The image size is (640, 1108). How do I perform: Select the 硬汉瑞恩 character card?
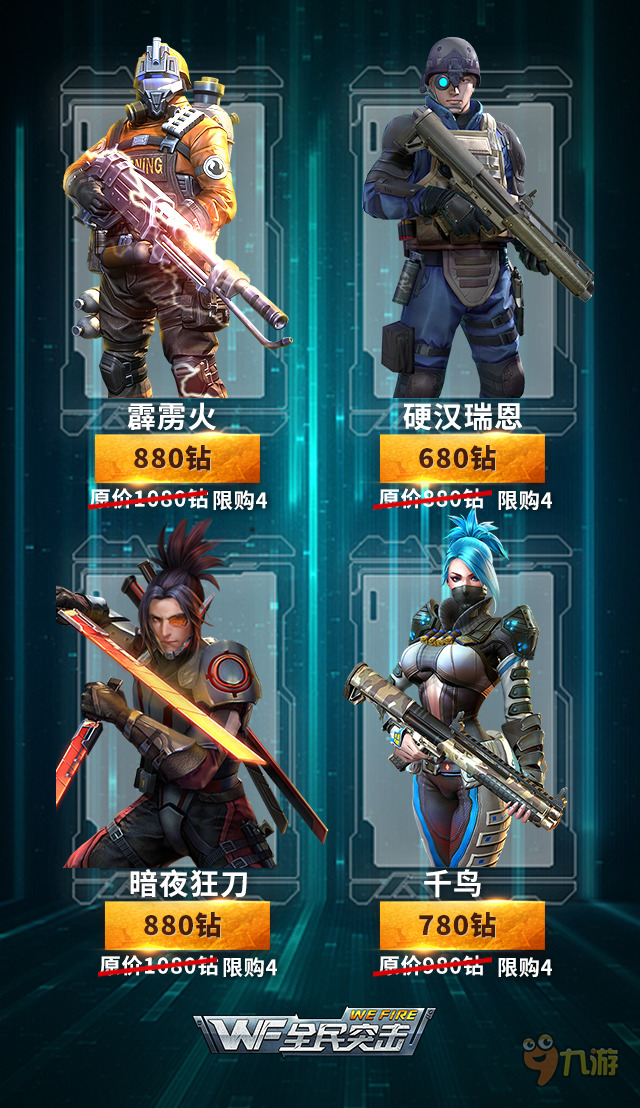pyautogui.click(x=462, y=230)
